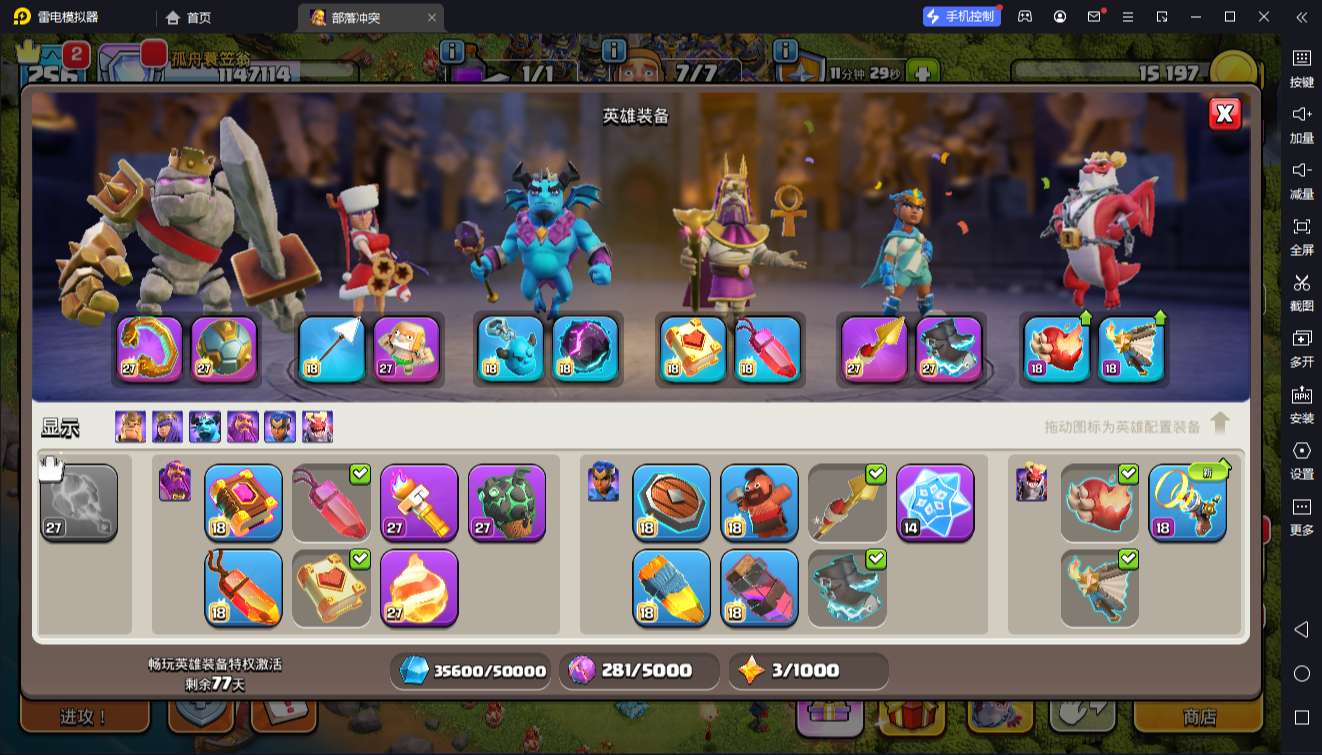1322x755 pixels.
Task: Pick the Lavaloon Puppet equipment
Action: tap(507, 502)
